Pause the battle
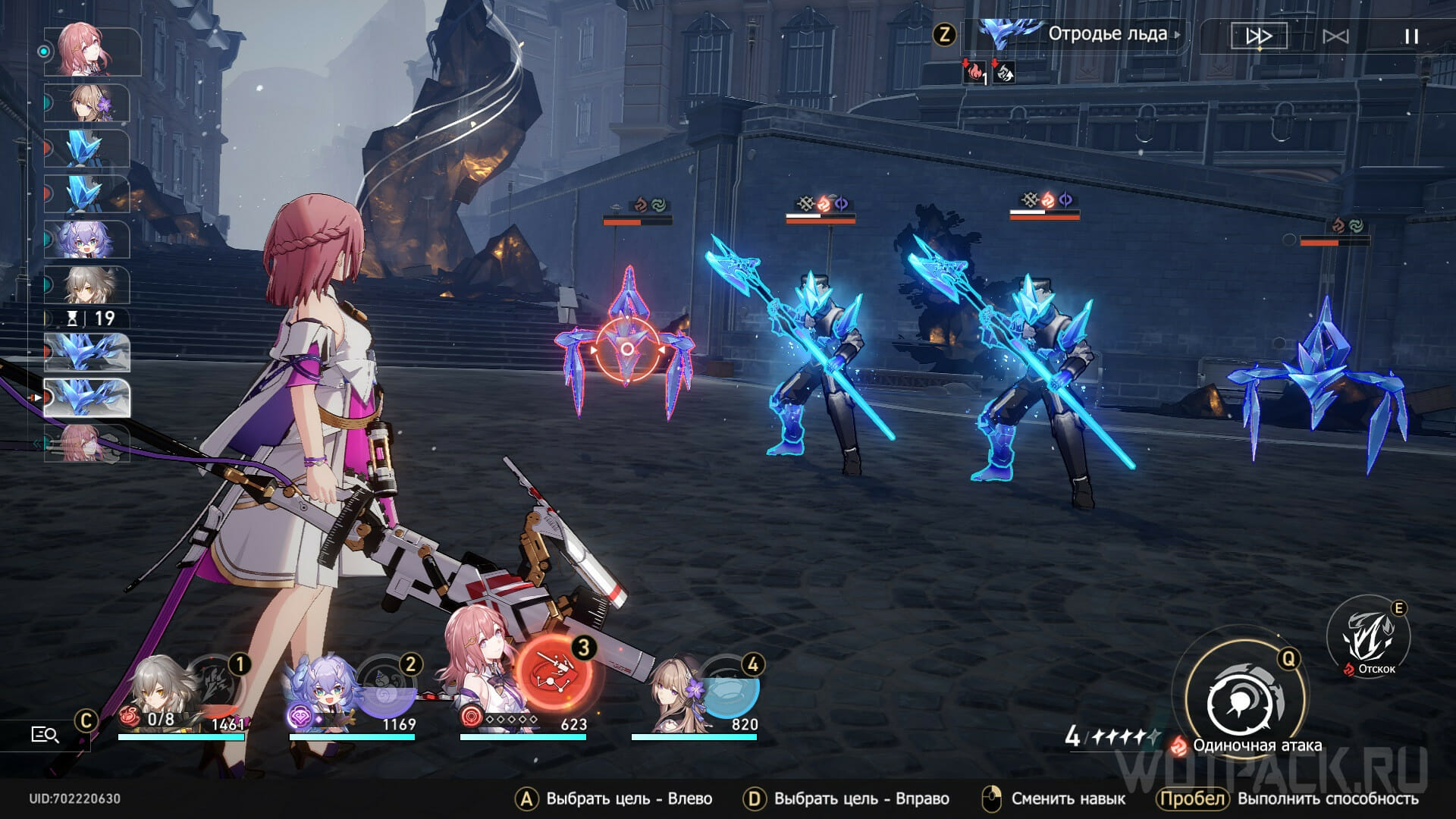This screenshot has height=819, width=1456. (x=1410, y=36)
